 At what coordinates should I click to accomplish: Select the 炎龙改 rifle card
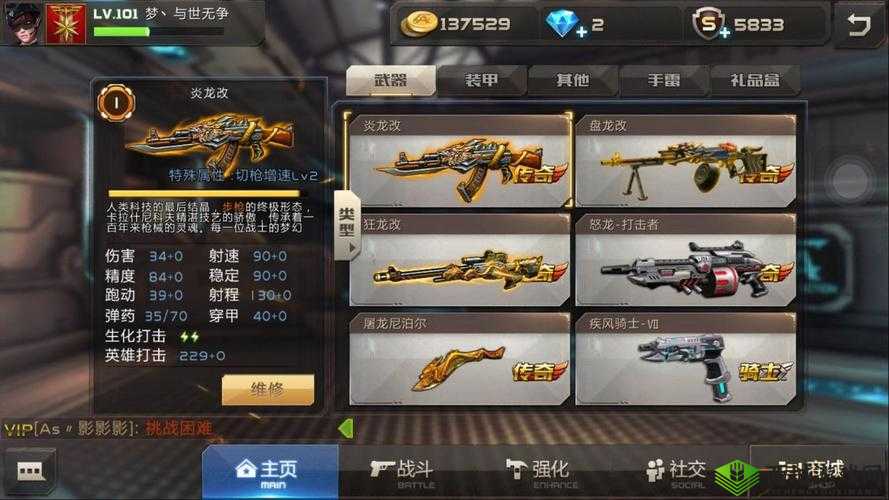(x=459, y=160)
